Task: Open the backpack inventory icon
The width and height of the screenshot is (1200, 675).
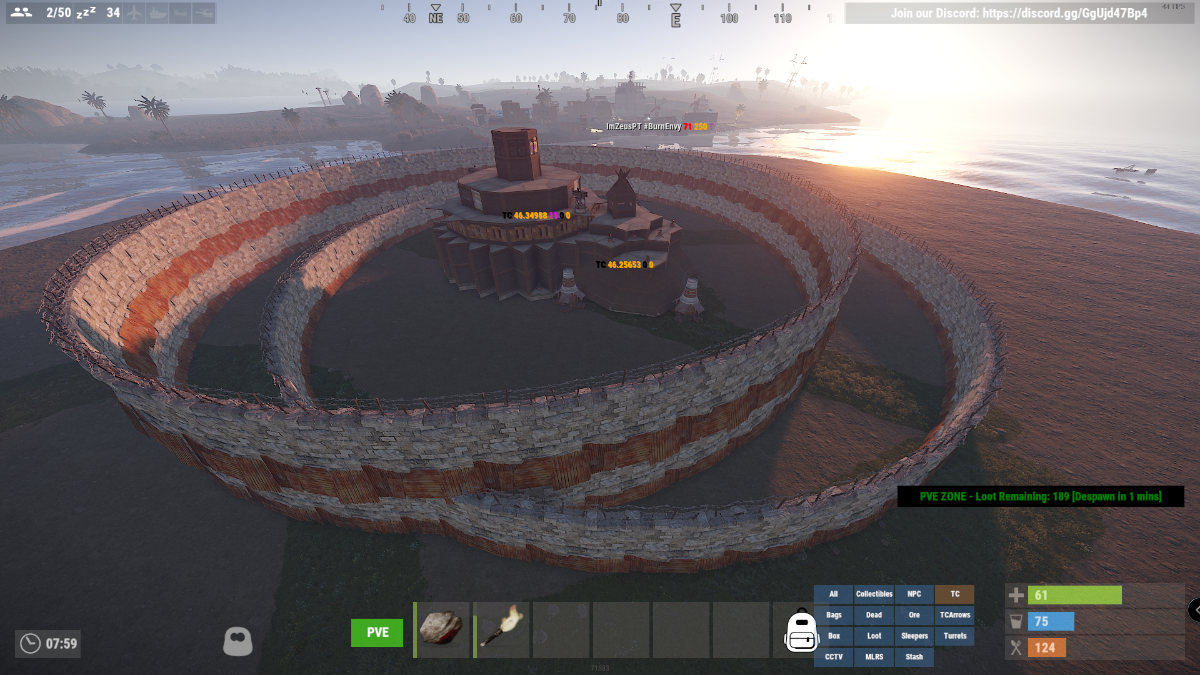Action: pos(801,631)
